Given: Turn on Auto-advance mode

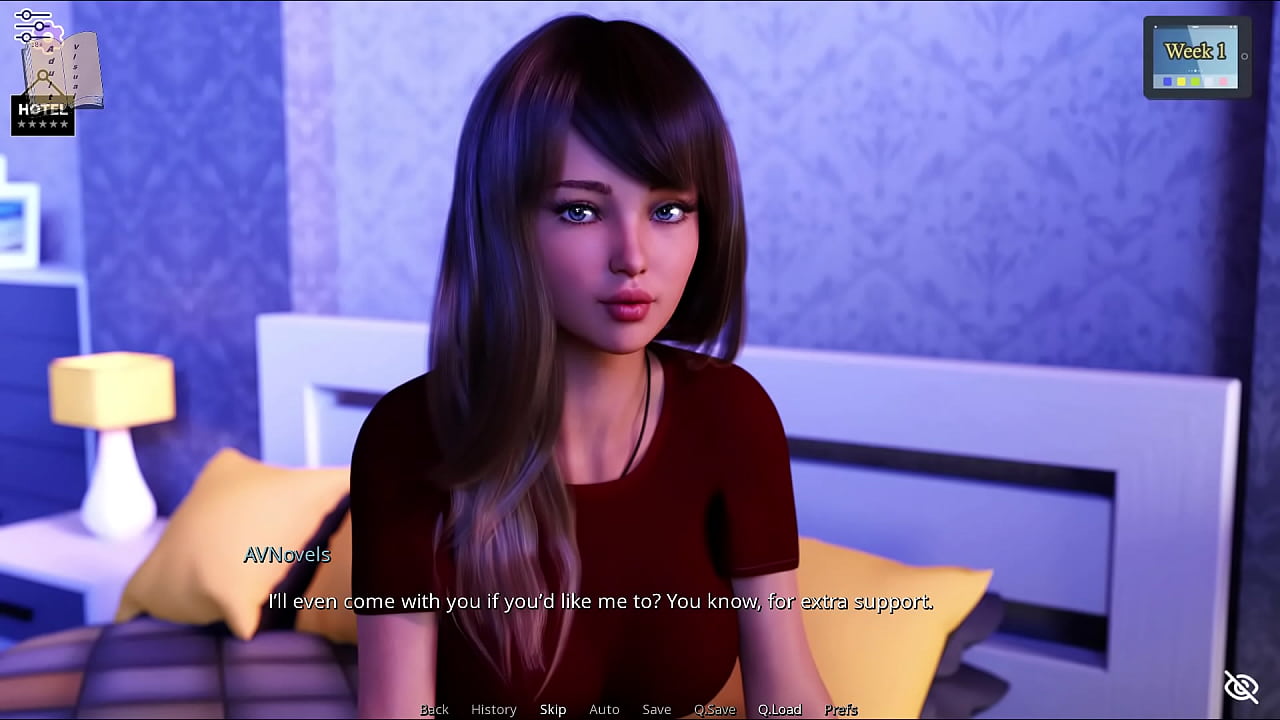Looking at the screenshot, I should click(x=604, y=709).
